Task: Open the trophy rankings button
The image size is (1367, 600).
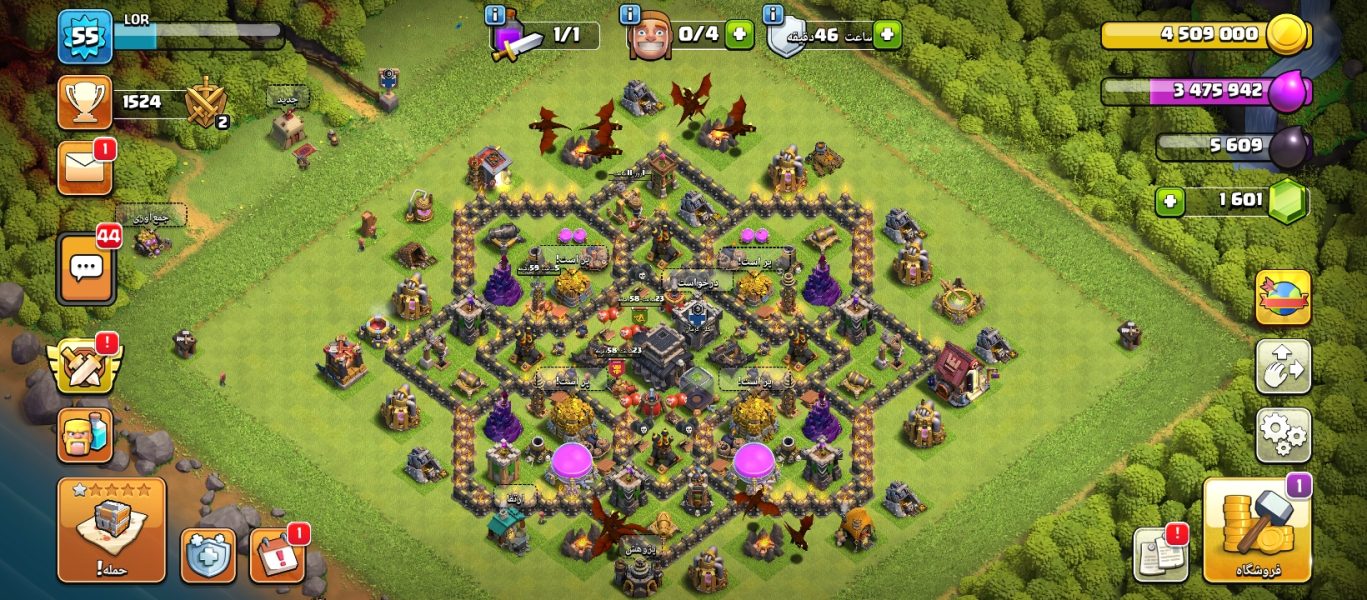Action: [85, 102]
